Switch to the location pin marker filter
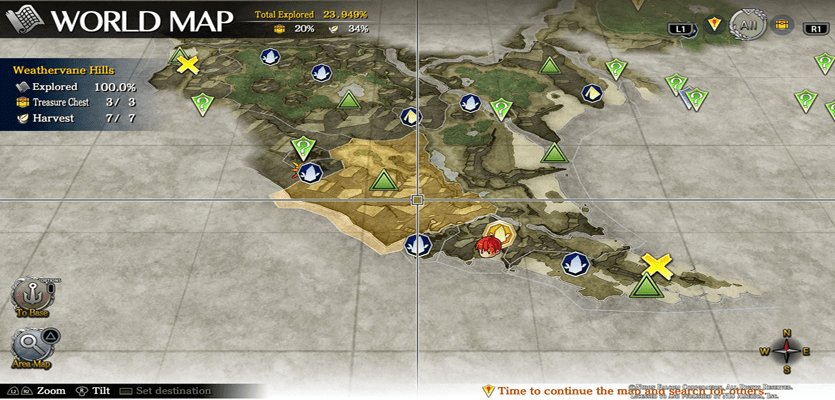The image size is (835, 400). click(x=714, y=25)
